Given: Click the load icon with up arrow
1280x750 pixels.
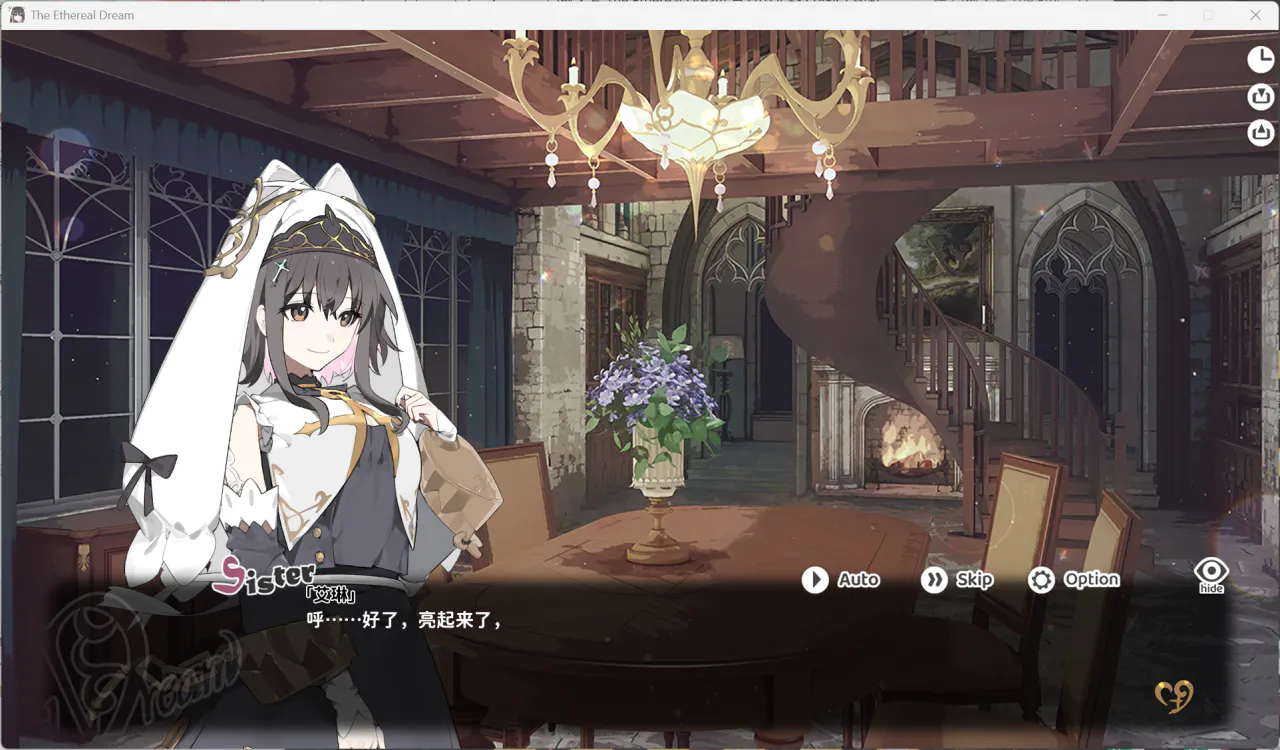Looking at the screenshot, I should pyautogui.click(x=1260, y=133).
